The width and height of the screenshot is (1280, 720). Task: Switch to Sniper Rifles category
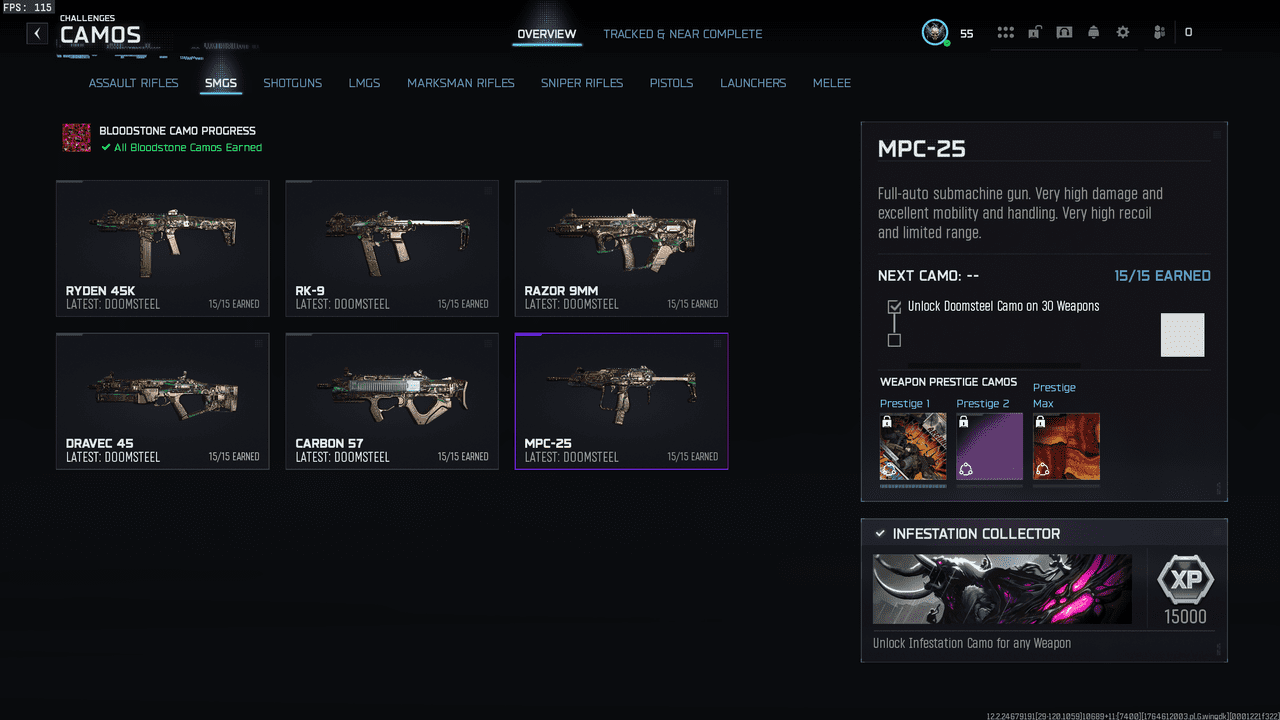click(581, 83)
